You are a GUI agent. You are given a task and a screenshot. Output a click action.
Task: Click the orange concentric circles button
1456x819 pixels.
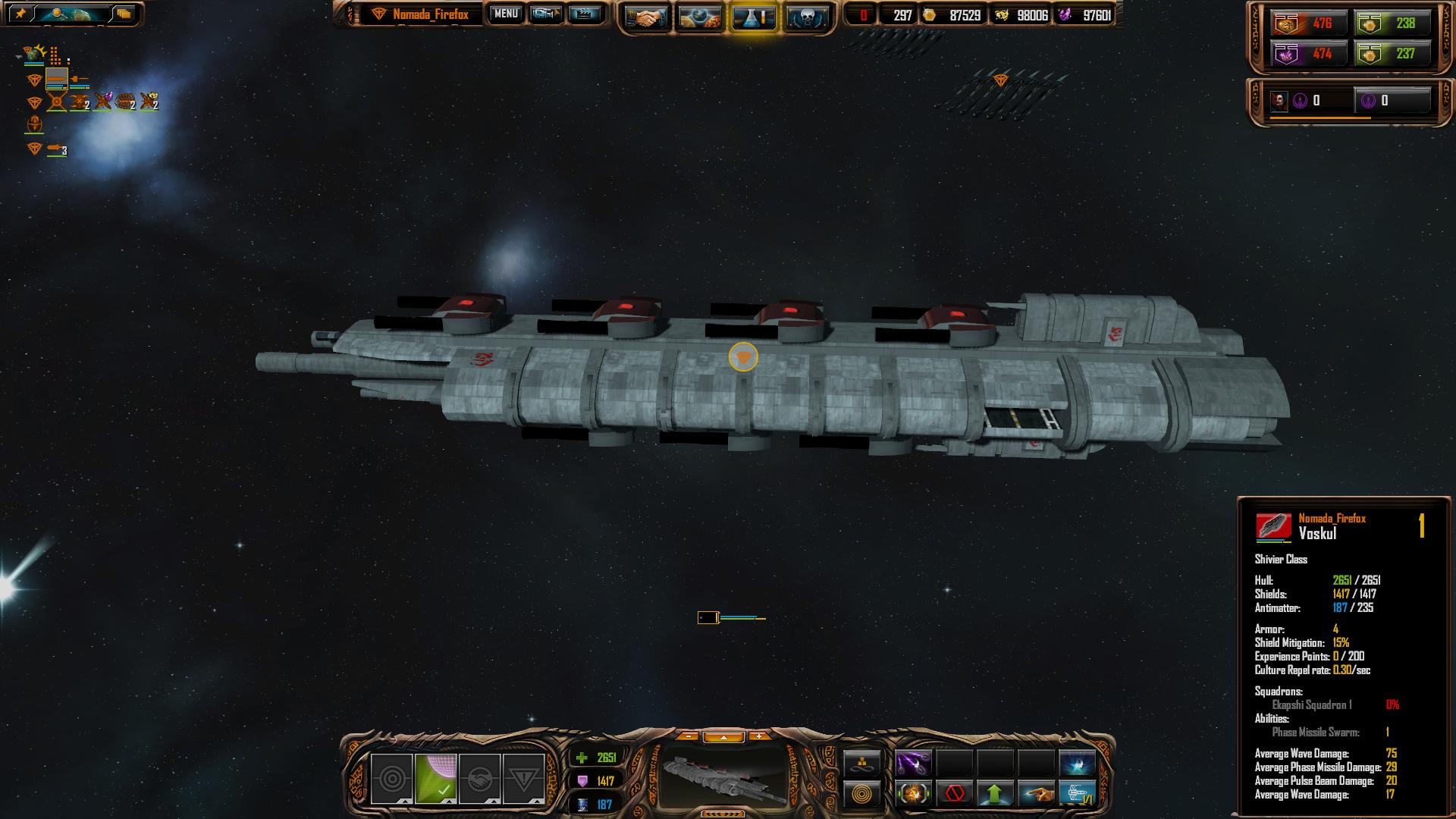(x=862, y=794)
